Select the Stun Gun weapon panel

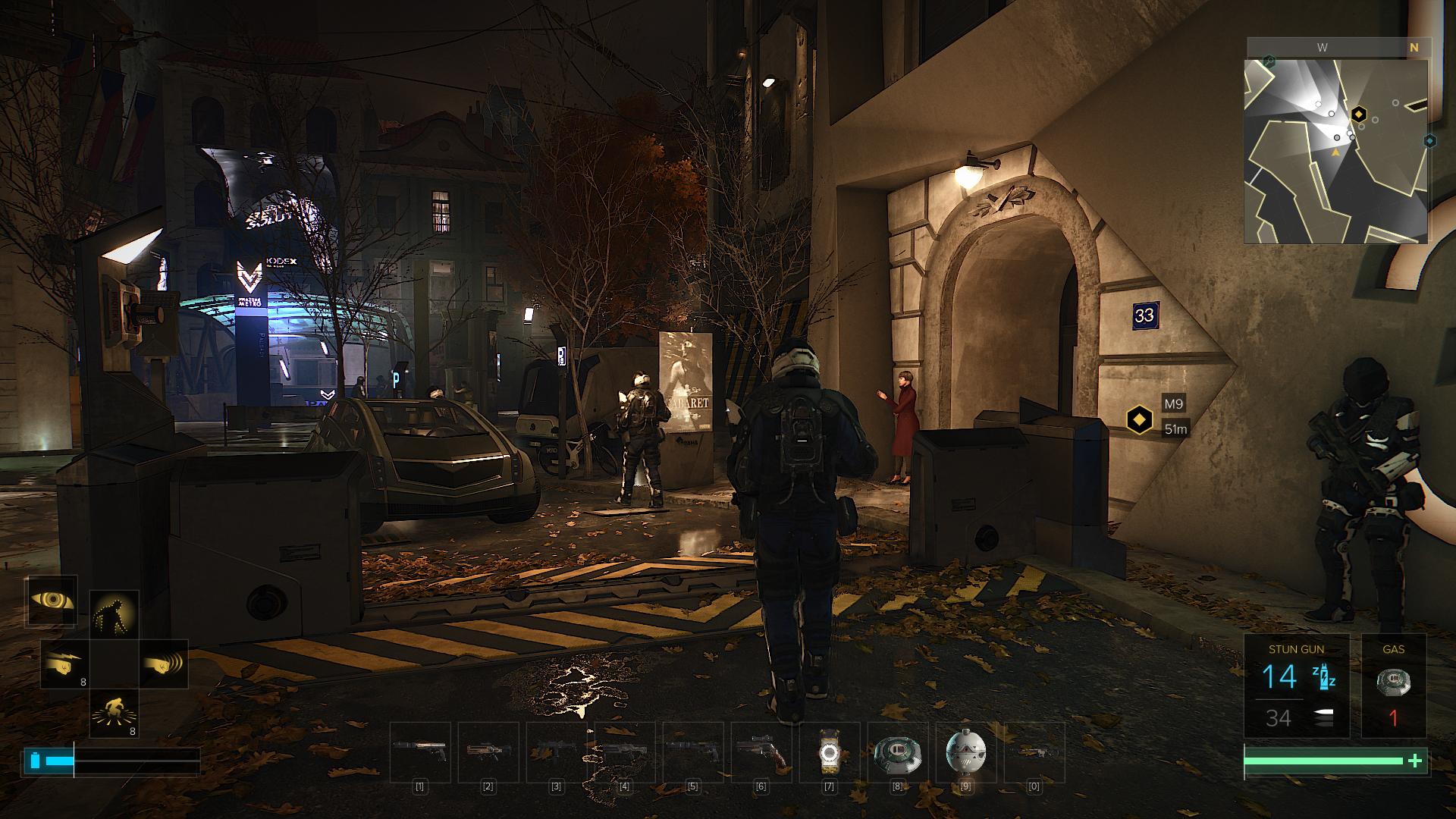(x=1296, y=686)
